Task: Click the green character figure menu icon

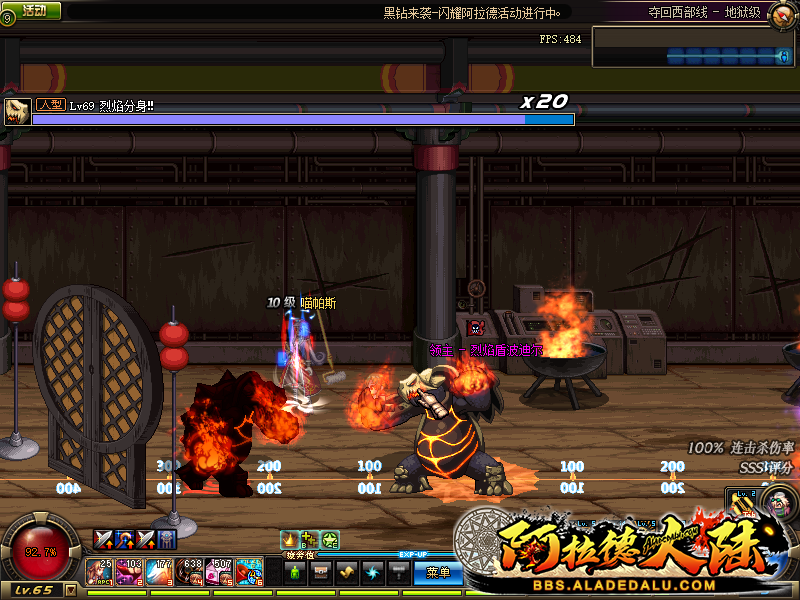Action: point(295,573)
